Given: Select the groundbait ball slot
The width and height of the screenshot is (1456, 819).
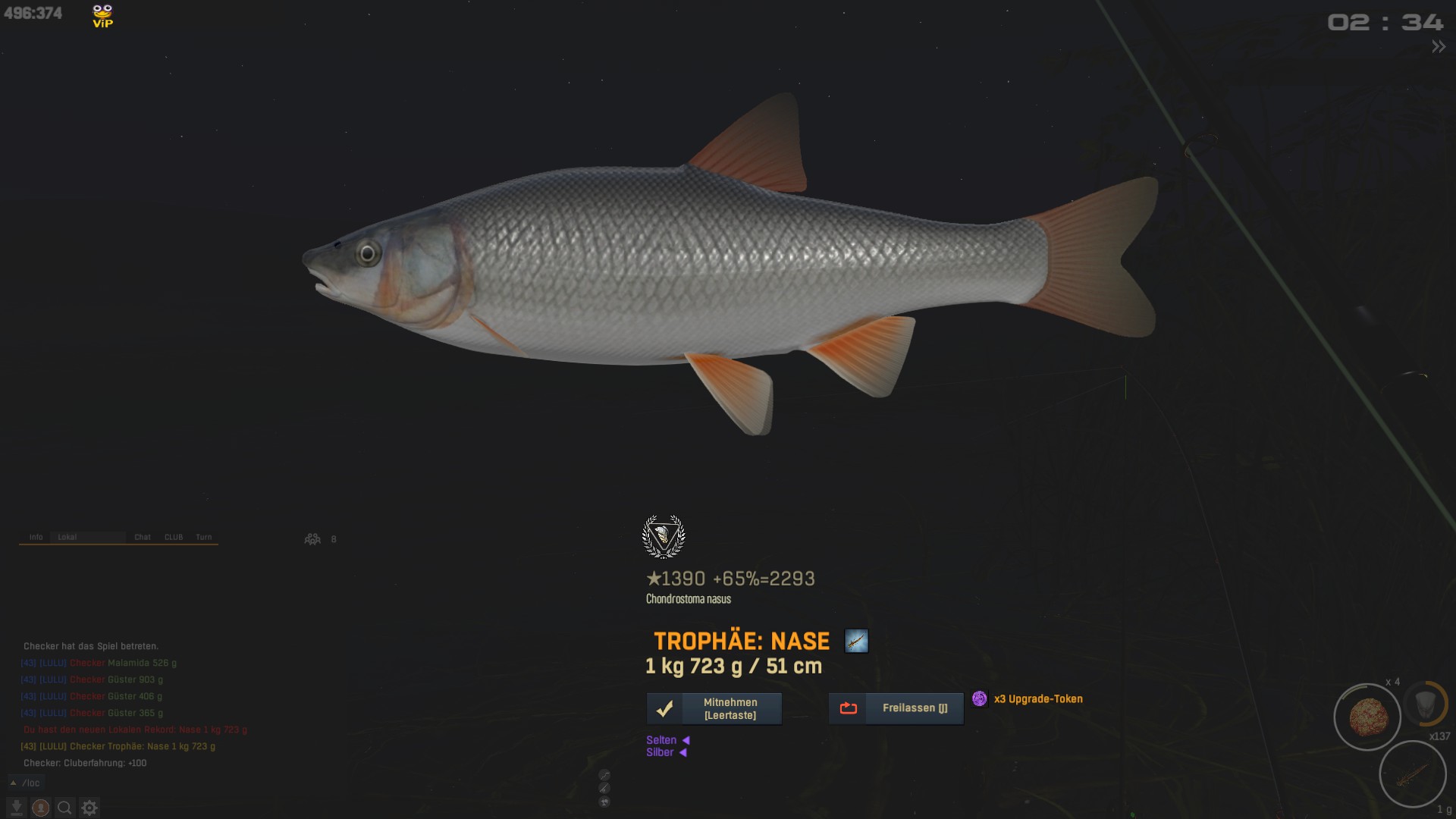Looking at the screenshot, I should [x=1367, y=717].
